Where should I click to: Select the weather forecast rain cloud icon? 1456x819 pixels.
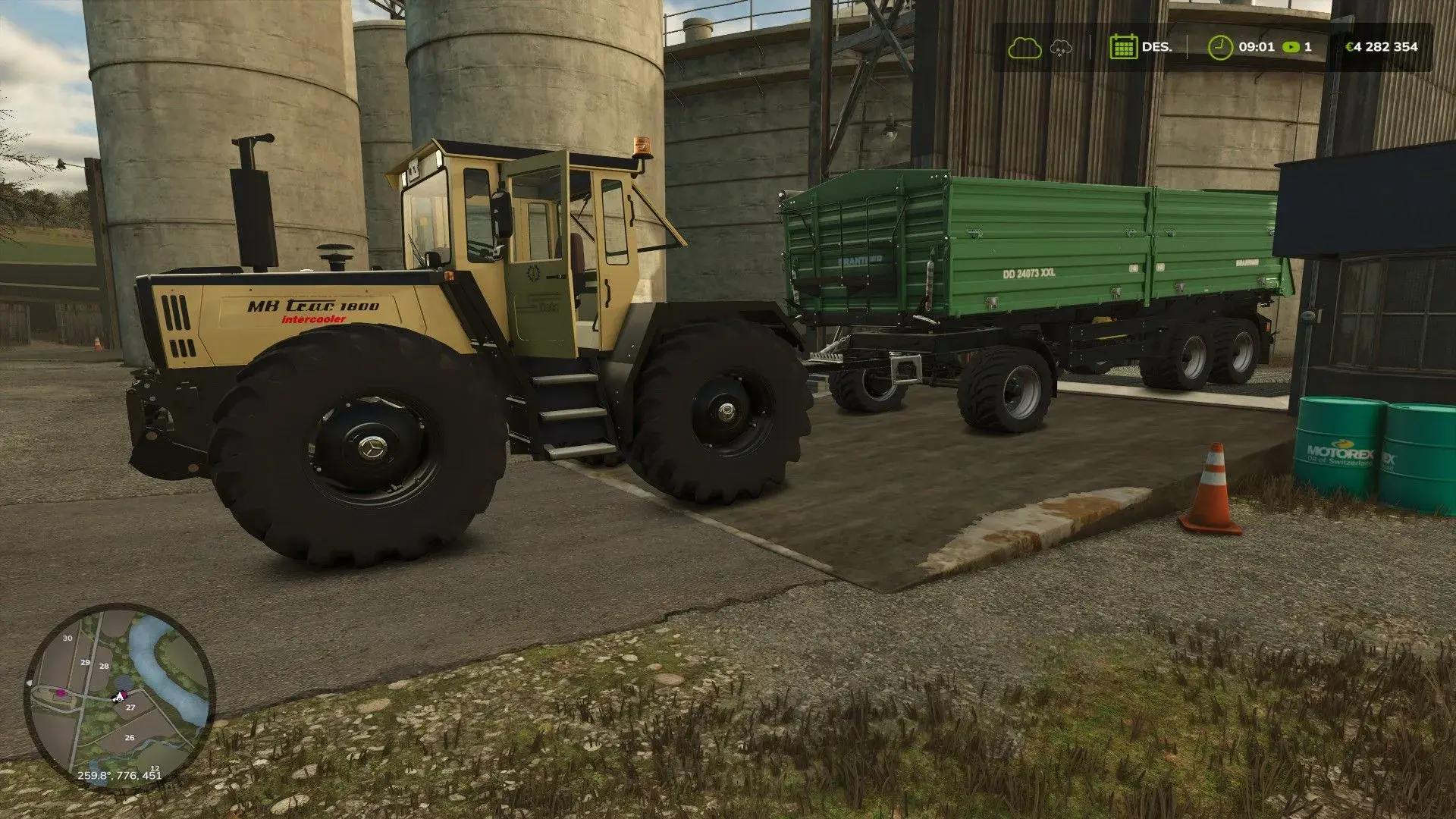pos(1061,47)
